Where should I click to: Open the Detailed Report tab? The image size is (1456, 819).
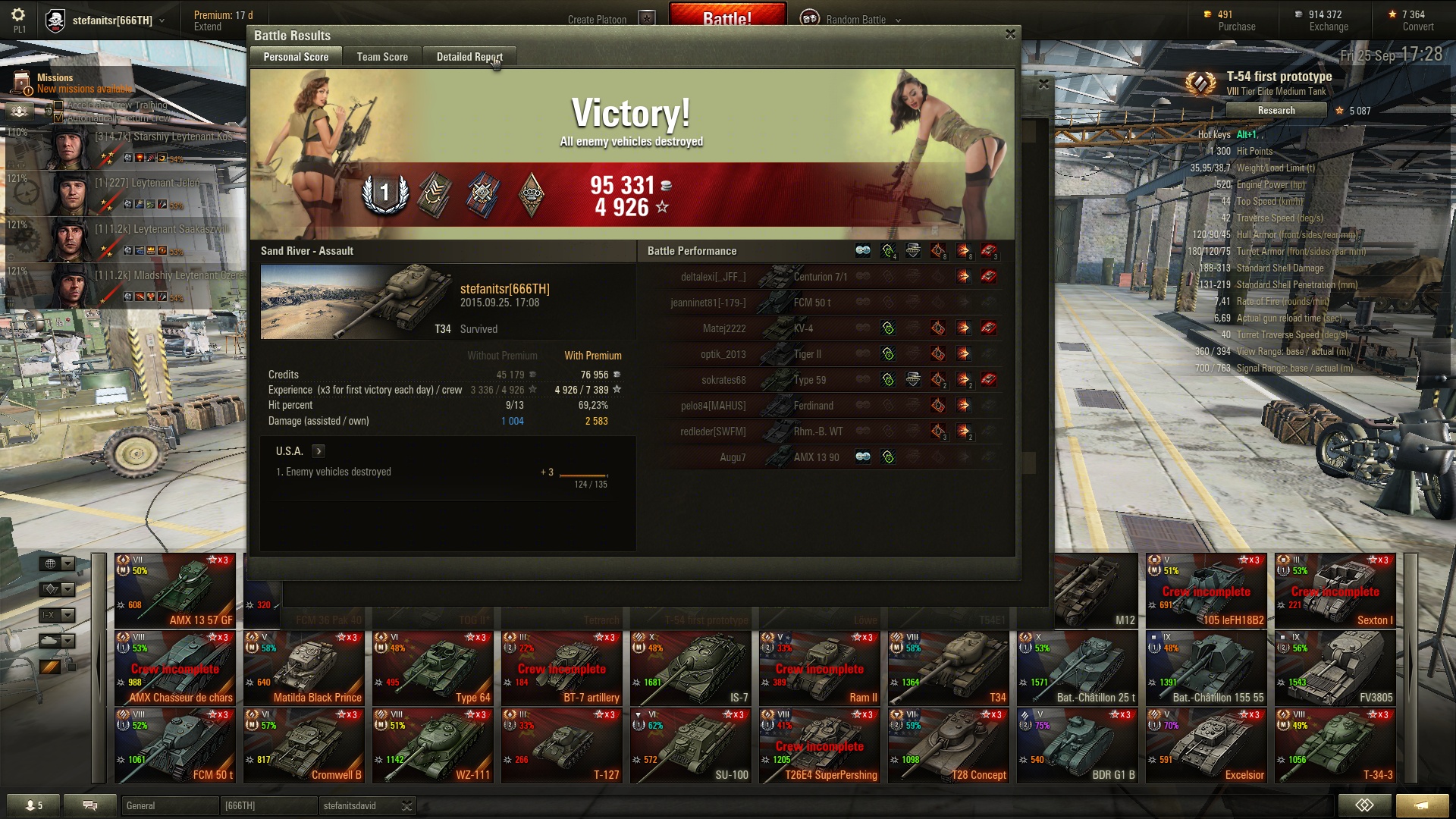click(469, 57)
